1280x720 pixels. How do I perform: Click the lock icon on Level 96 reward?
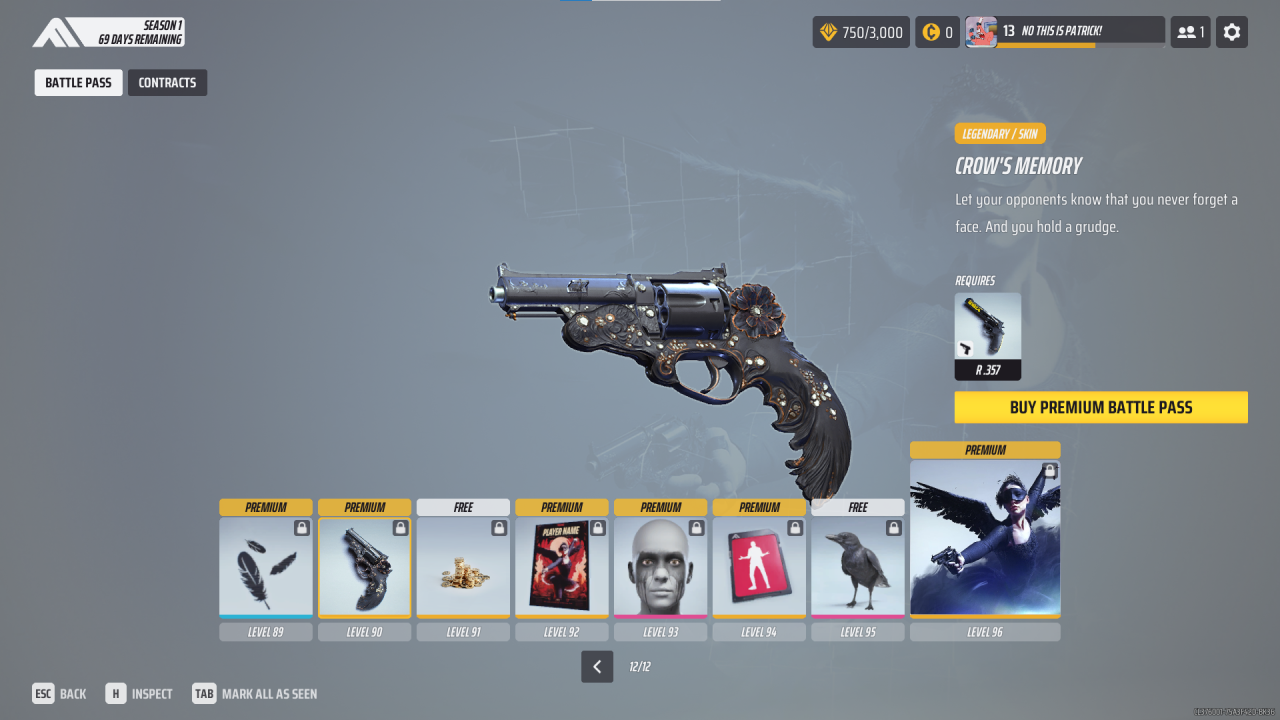[1049, 470]
